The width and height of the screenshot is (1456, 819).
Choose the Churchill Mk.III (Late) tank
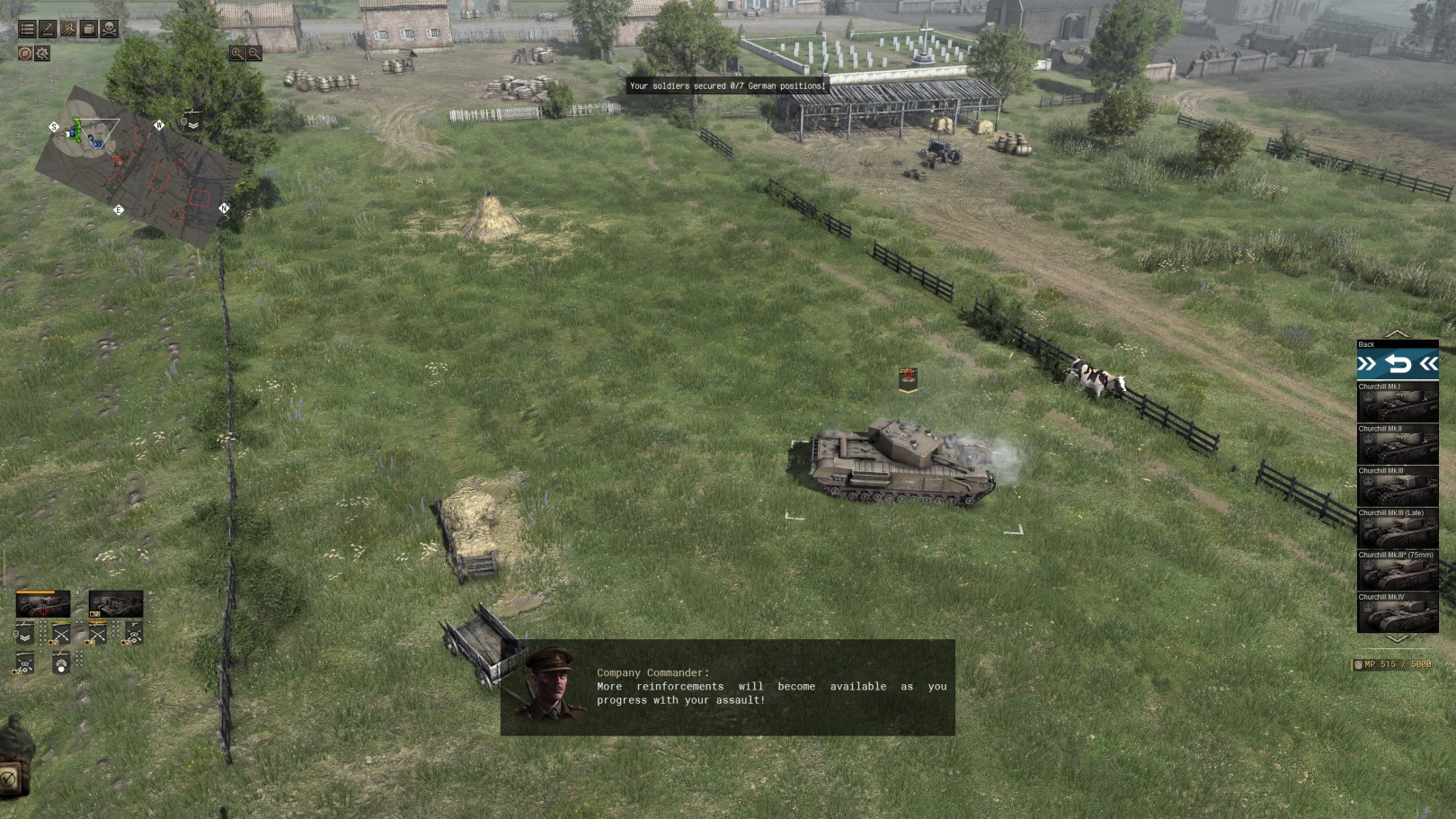pyautogui.click(x=1398, y=529)
